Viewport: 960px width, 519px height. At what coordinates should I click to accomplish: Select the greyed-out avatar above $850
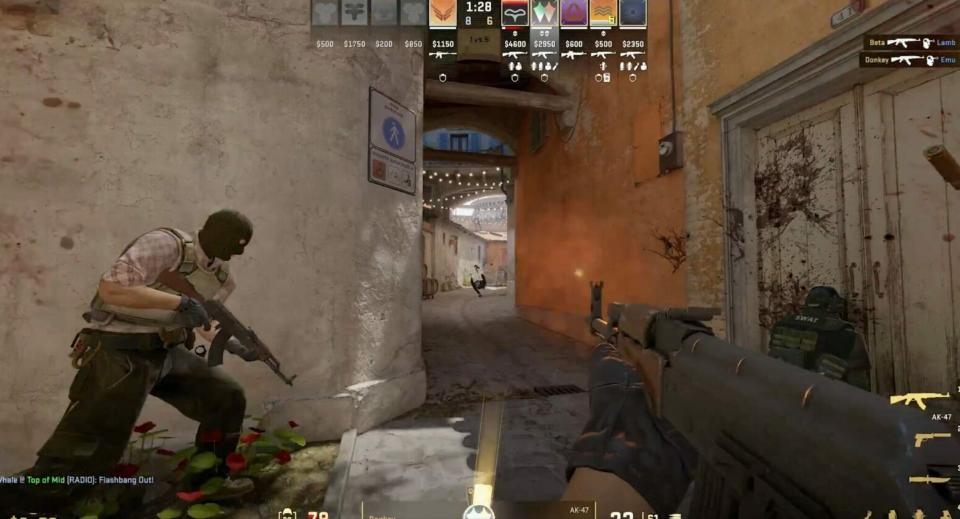pyautogui.click(x=413, y=13)
